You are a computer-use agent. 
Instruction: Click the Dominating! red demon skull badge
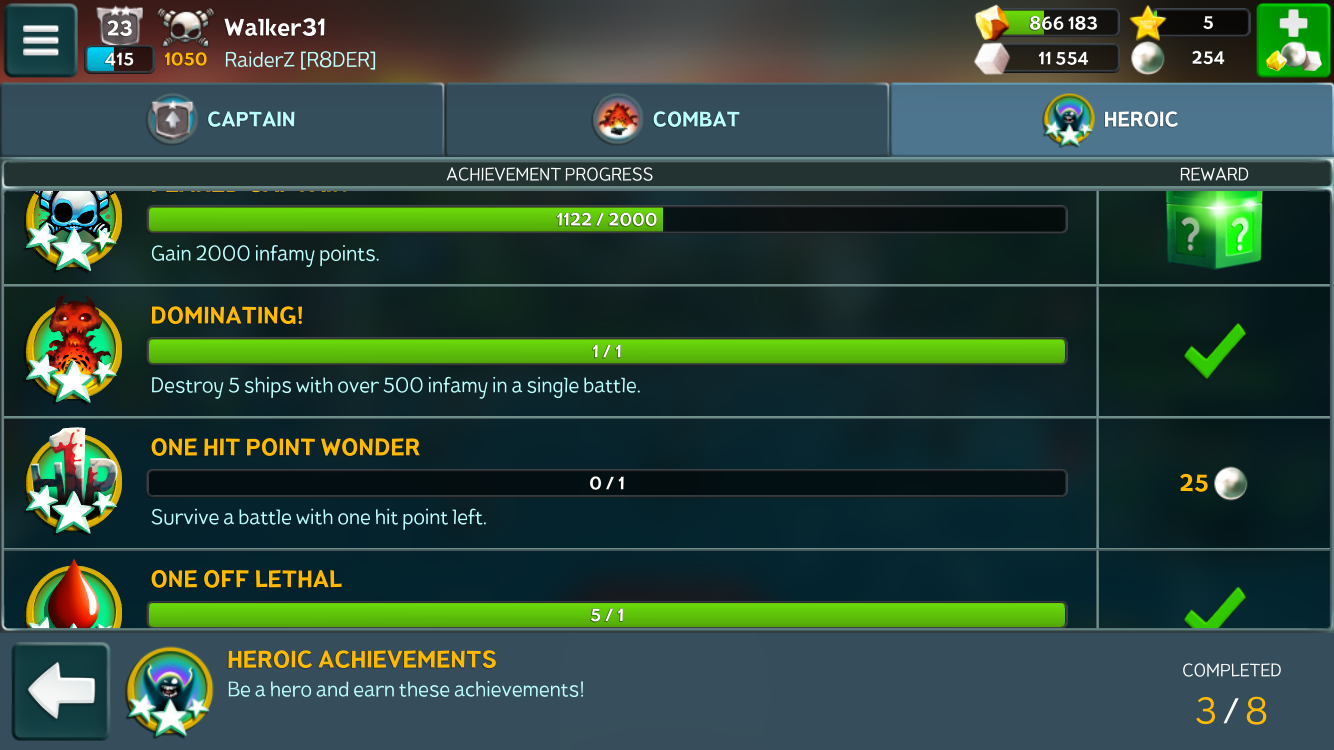(x=73, y=349)
